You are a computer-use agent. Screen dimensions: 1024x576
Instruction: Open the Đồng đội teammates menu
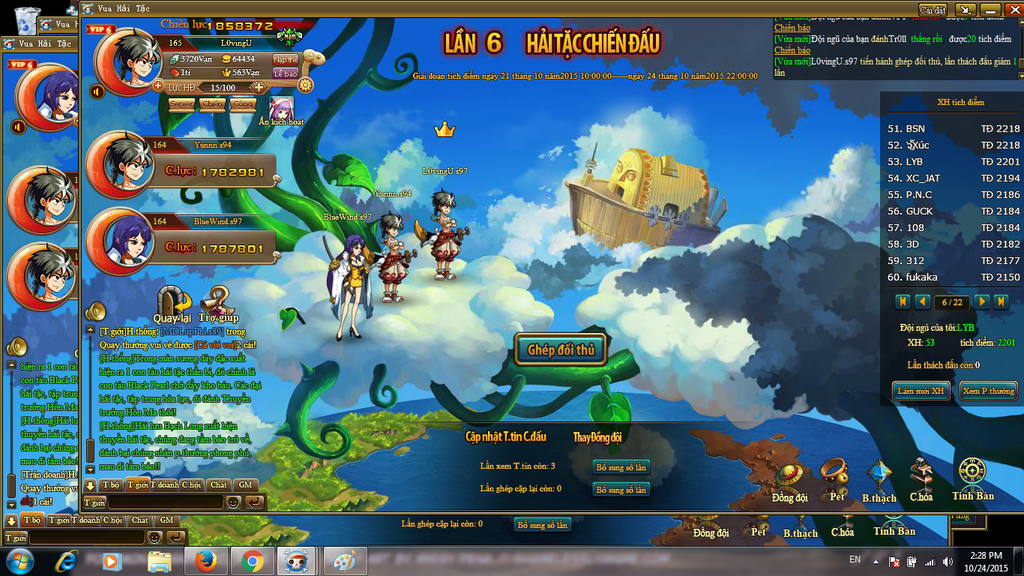point(790,480)
